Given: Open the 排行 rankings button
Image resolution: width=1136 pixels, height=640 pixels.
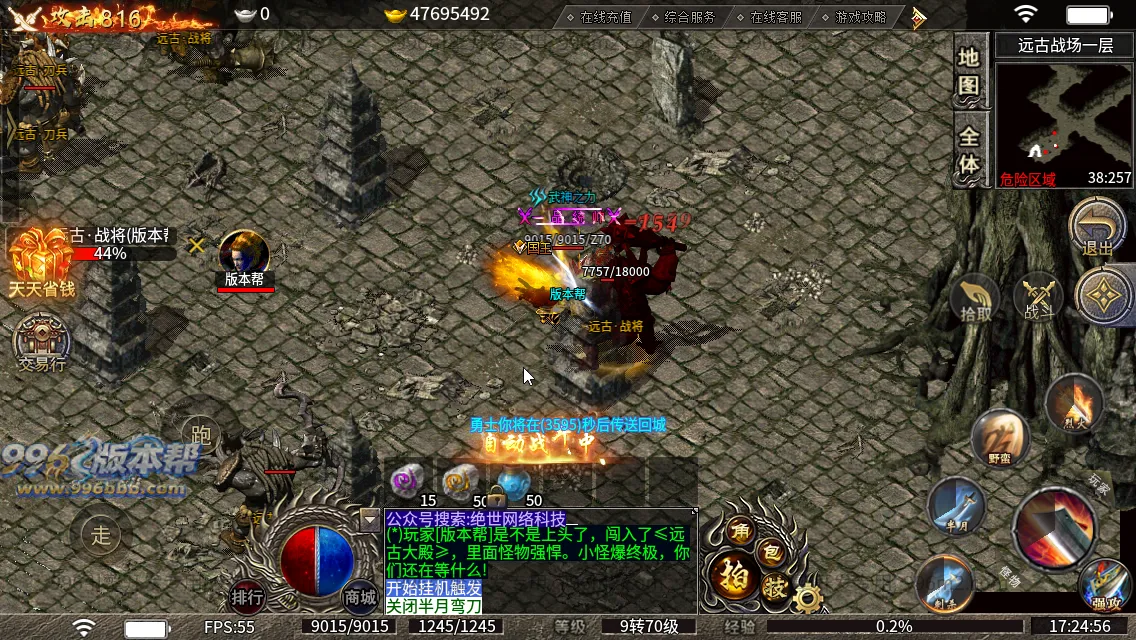Looking at the screenshot, I should [247, 597].
